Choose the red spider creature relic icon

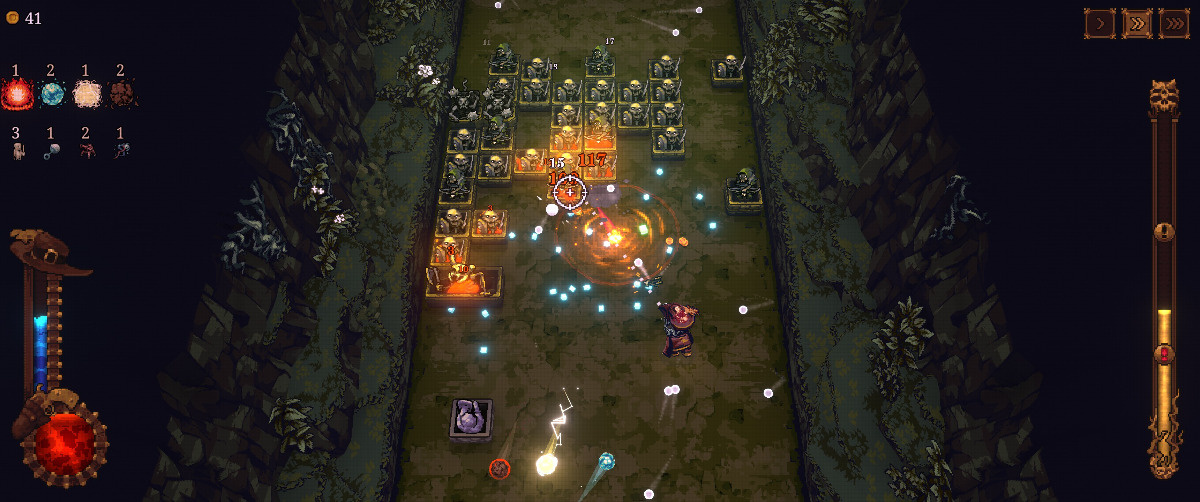click(87, 151)
